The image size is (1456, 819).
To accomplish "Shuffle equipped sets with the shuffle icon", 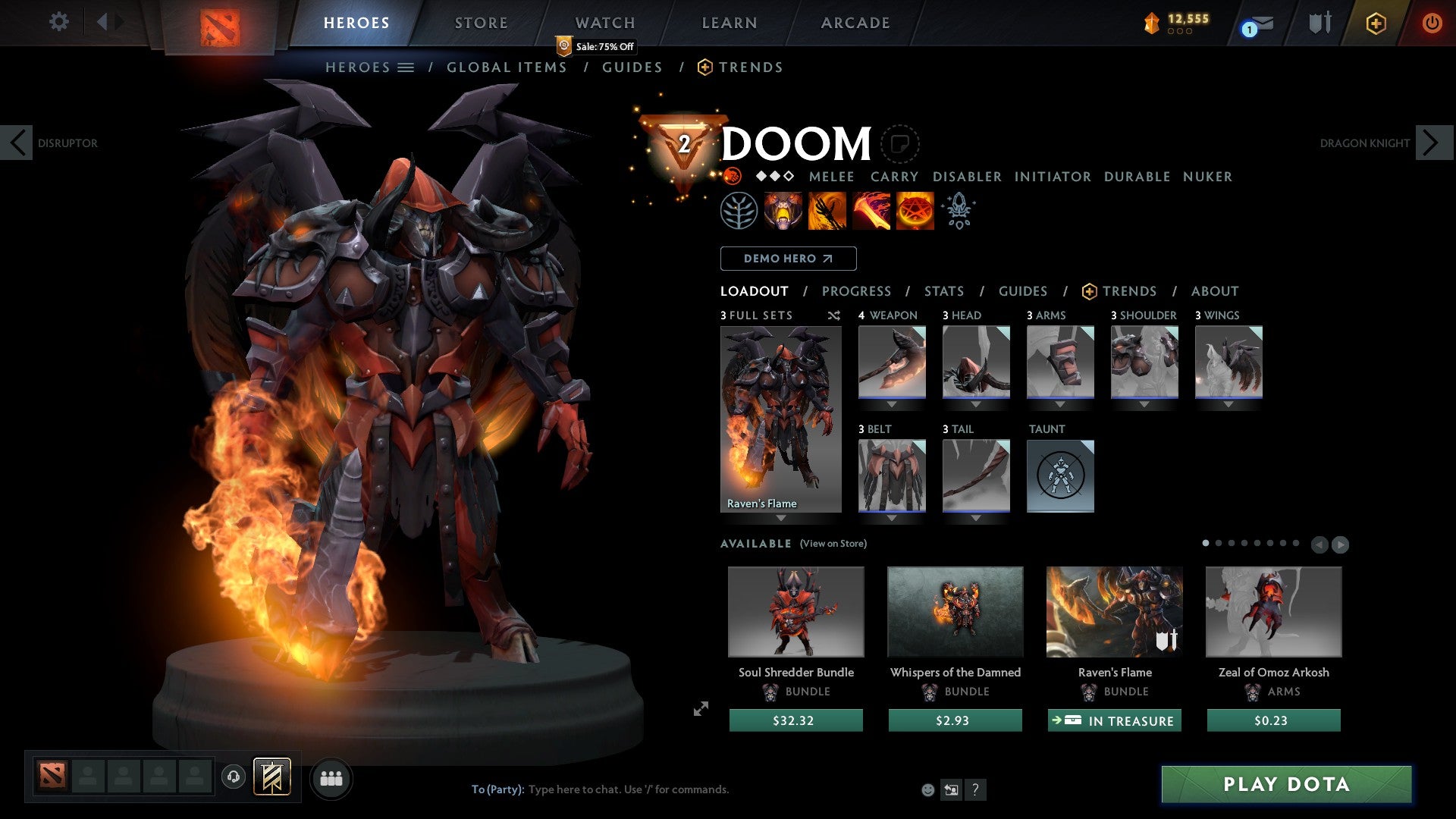I will tap(834, 315).
